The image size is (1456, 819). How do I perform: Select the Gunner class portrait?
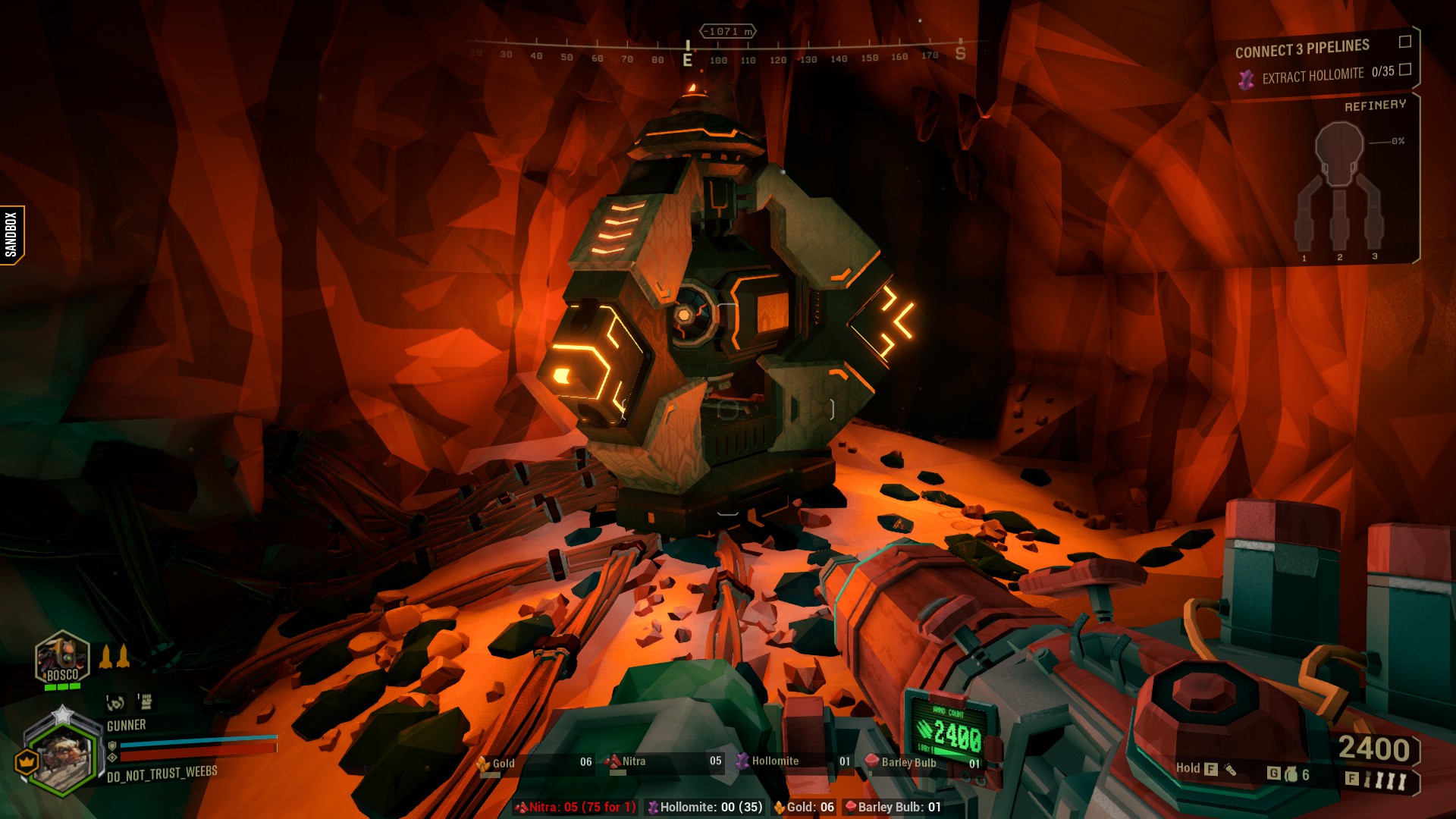(x=62, y=760)
